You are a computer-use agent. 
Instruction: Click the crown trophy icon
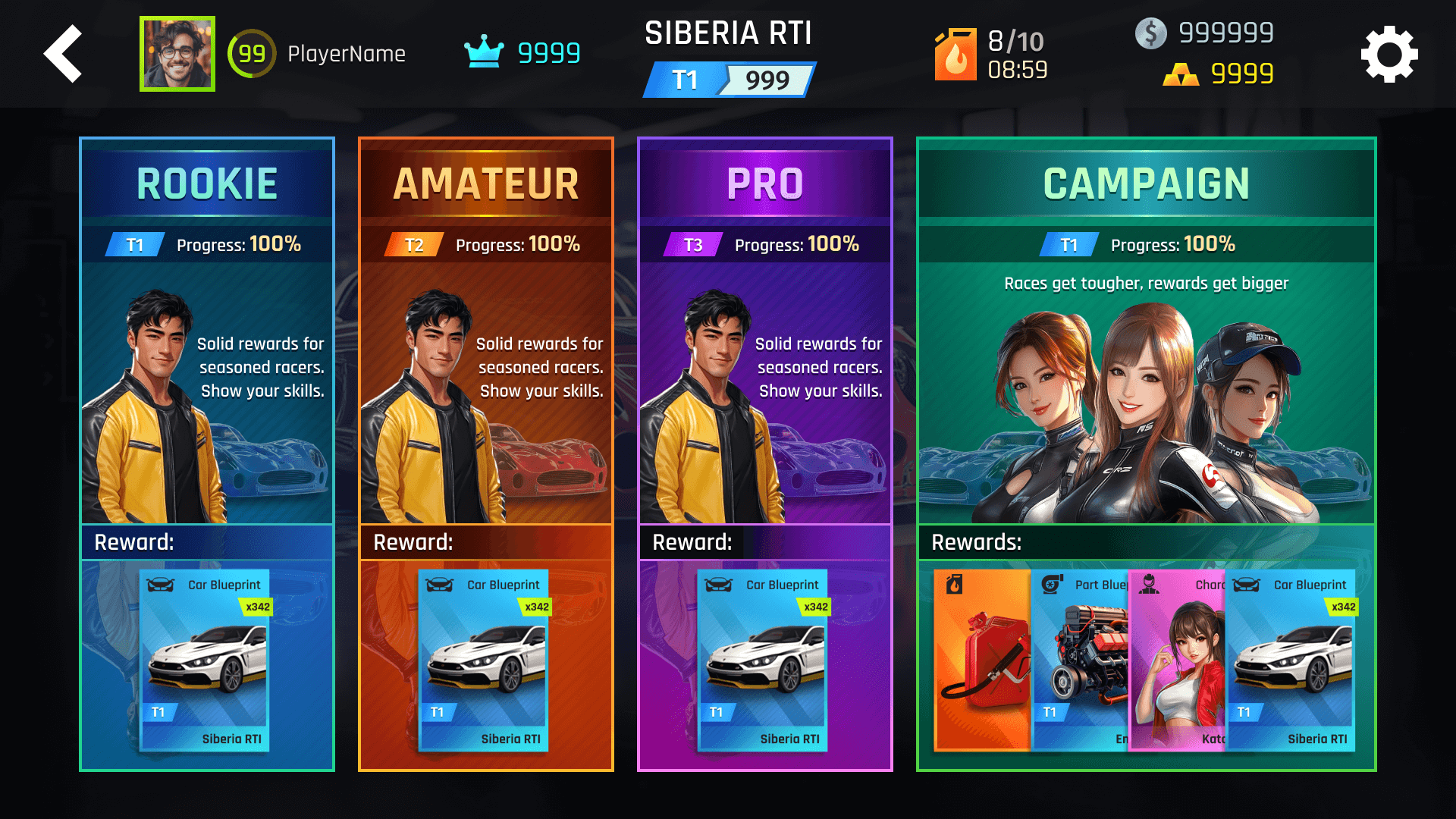click(484, 52)
